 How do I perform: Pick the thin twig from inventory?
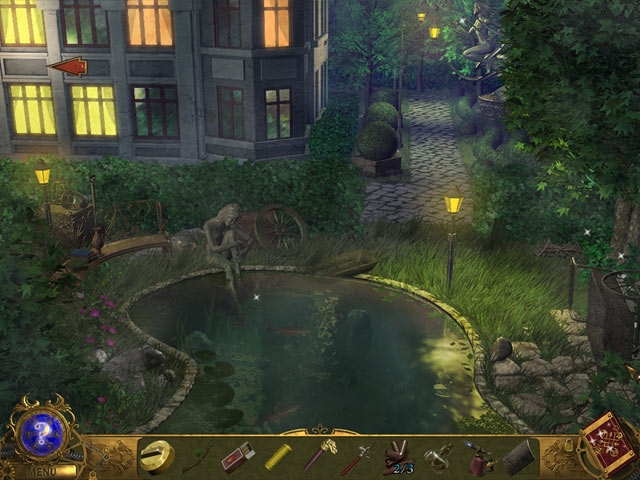[196, 459]
